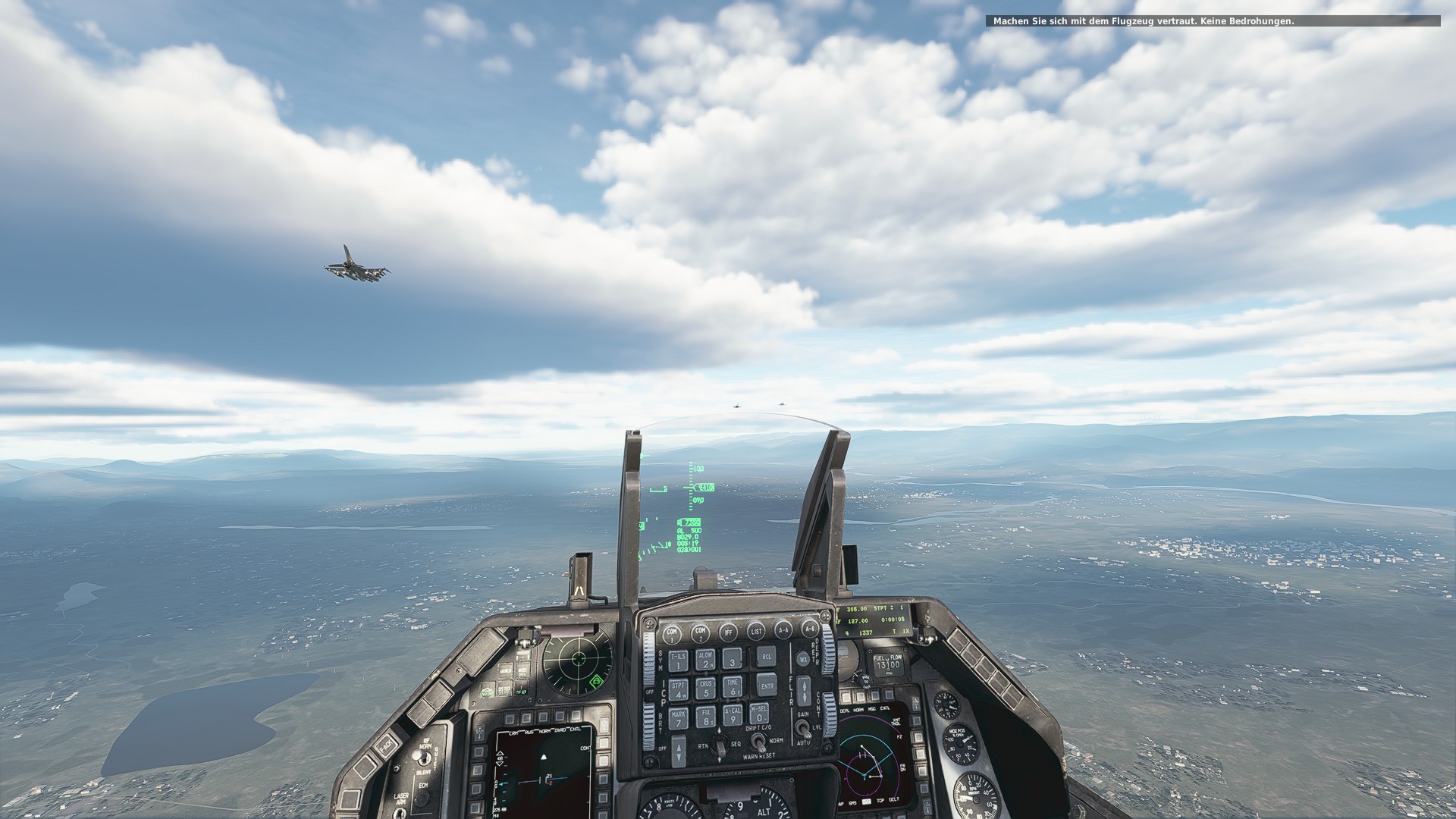1456x819 pixels.
Task: Confirm entry with the ENTR button
Action: [x=767, y=685]
